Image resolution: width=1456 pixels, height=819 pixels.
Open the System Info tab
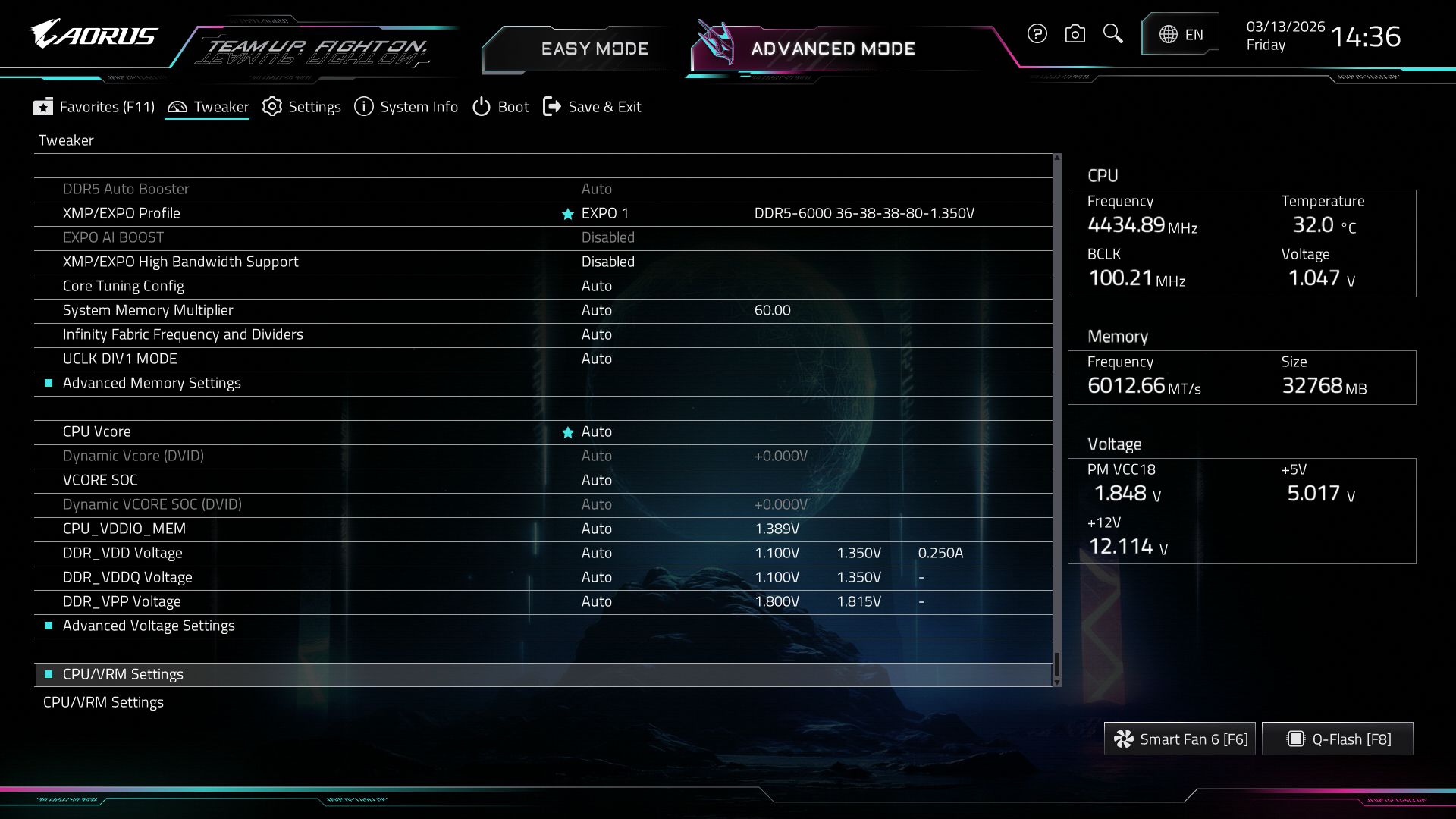(x=406, y=107)
